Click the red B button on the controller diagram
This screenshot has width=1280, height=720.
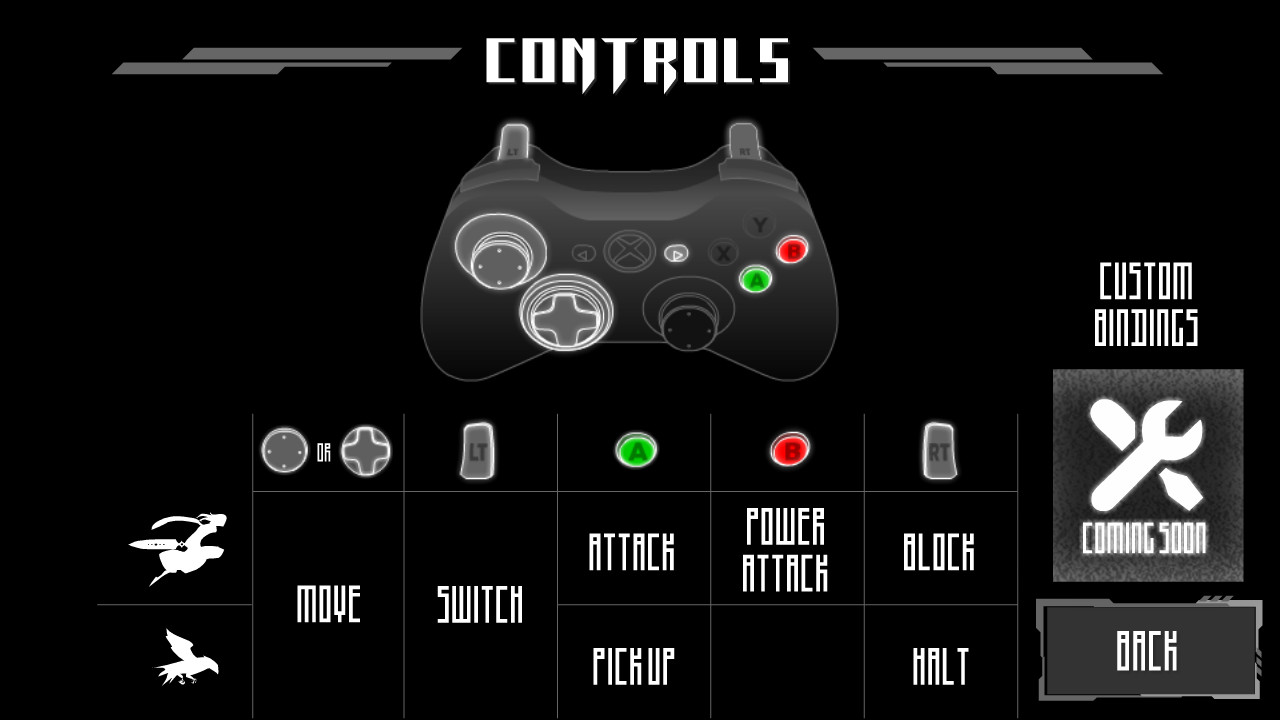point(793,250)
